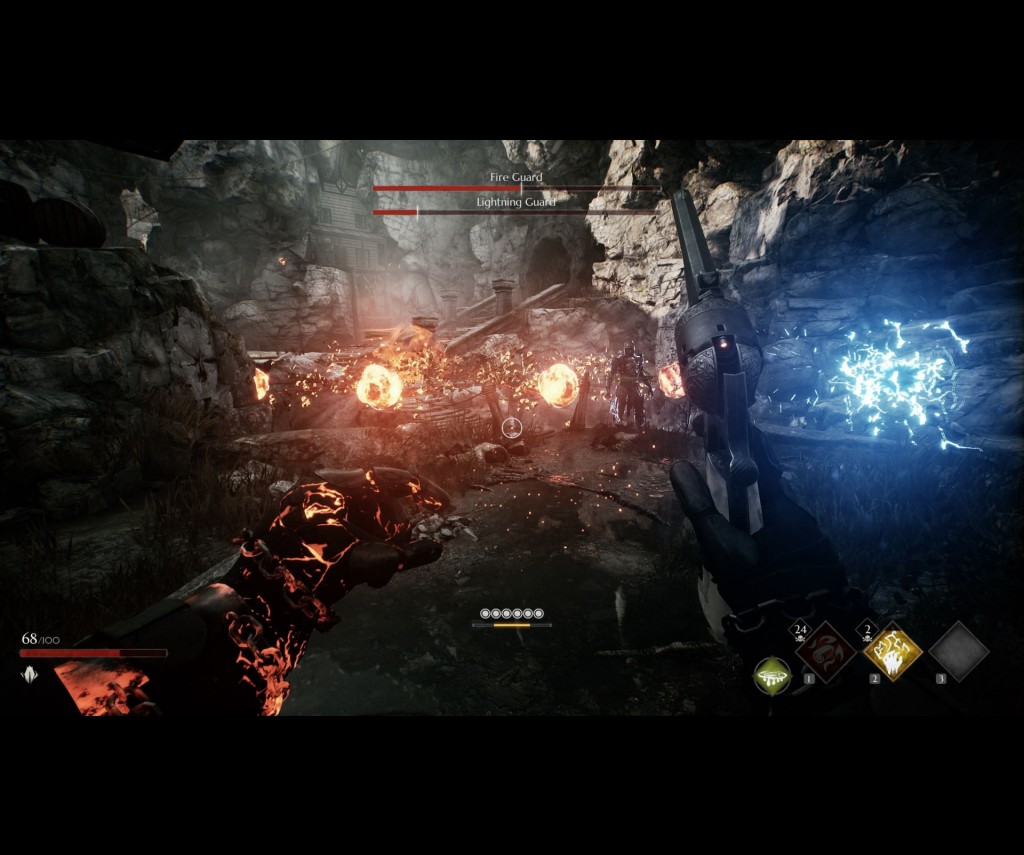
Task: Click the empty grey spell slot 3
Action: click(x=958, y=651)
